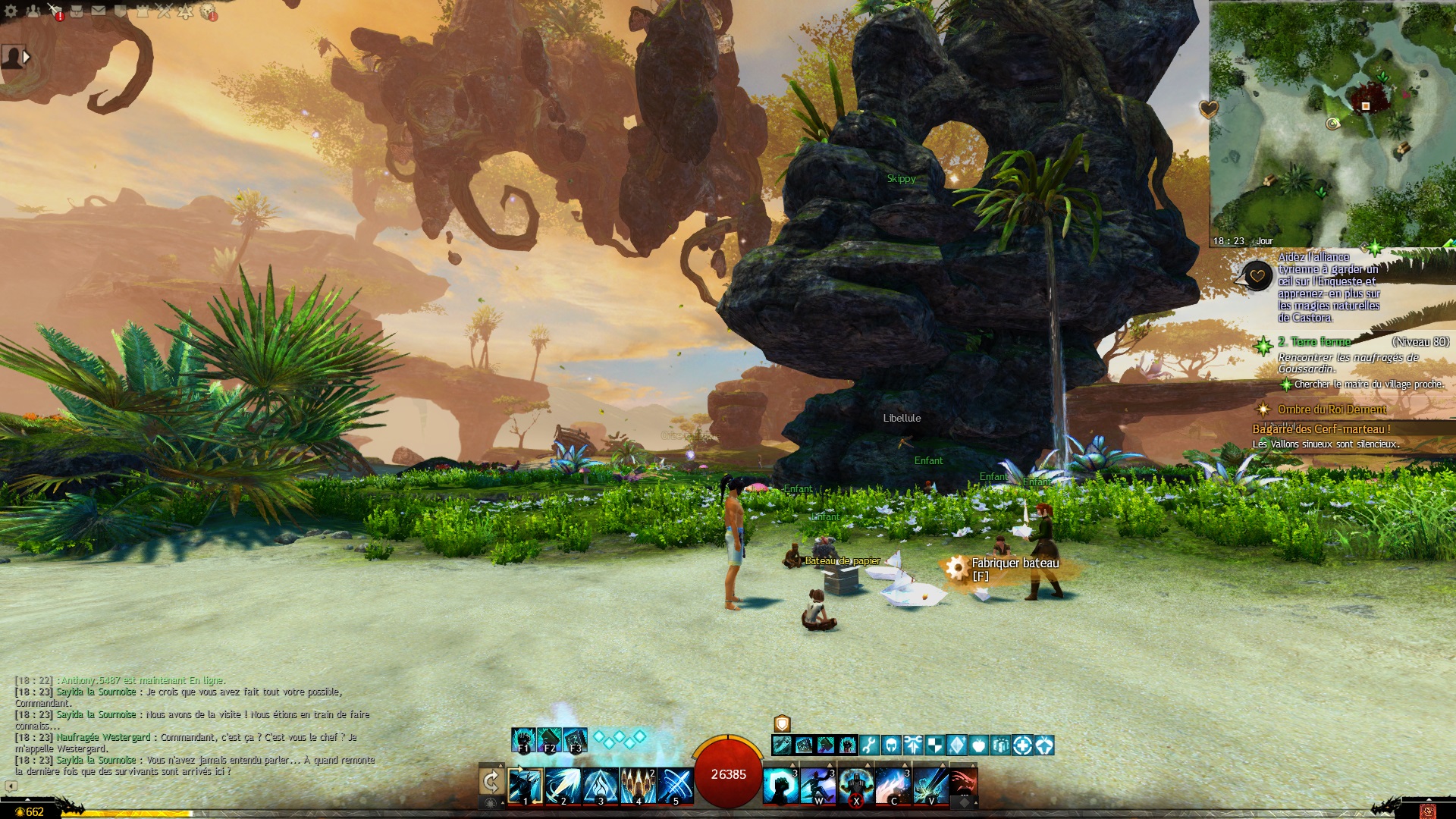The image size is (1456, 819).
Task: Open the game menu gear icon
Action: [11, 11]
